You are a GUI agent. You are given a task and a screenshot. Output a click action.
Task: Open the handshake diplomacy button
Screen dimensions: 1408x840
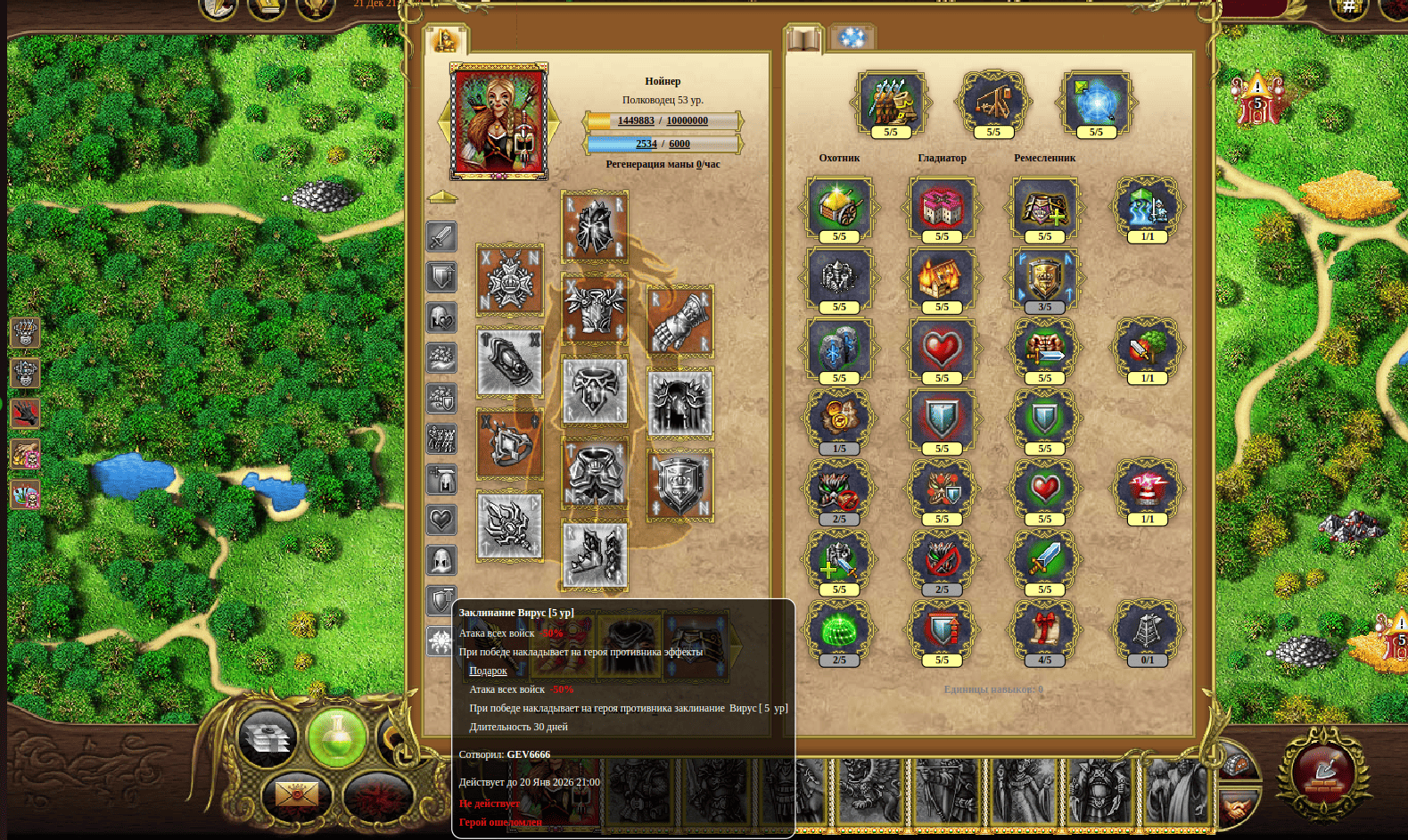(x=1238, y=808)
